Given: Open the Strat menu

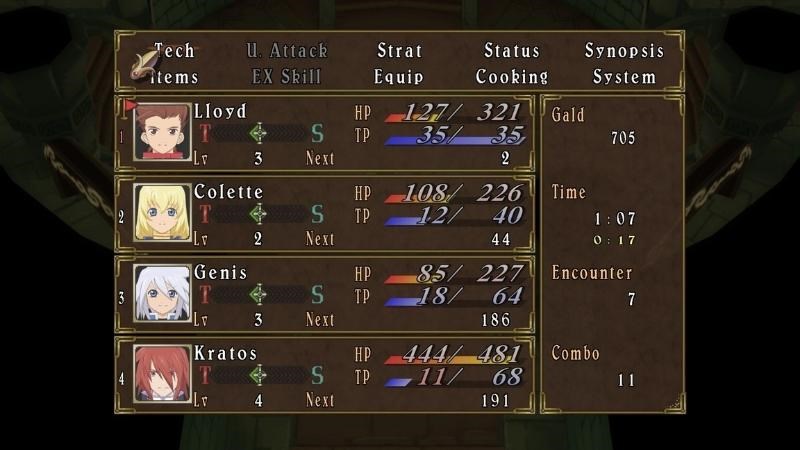Looking at the screenshot, I should point(399,51).
